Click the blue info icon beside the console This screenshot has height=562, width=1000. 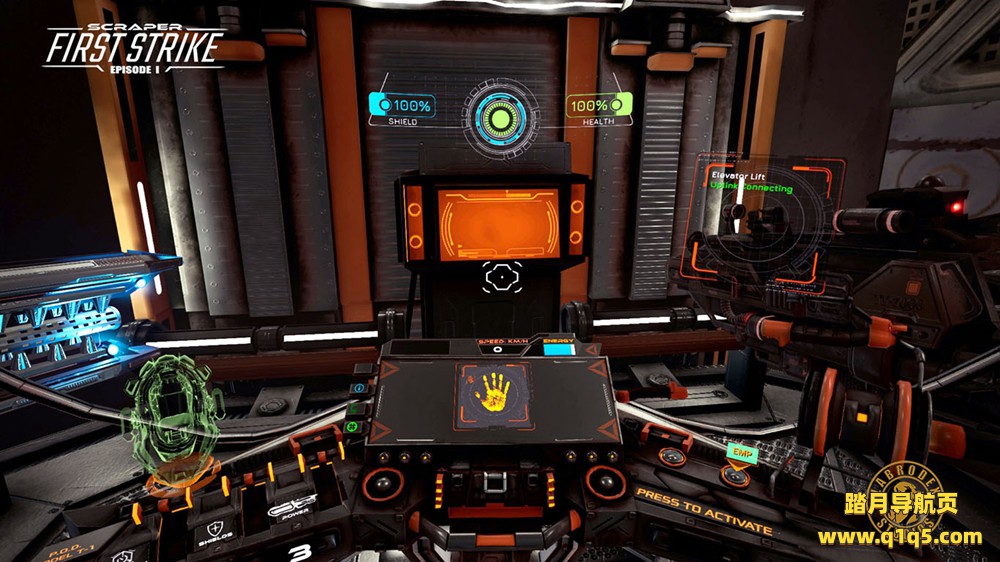pyautogui.click(x=360, y=386)
